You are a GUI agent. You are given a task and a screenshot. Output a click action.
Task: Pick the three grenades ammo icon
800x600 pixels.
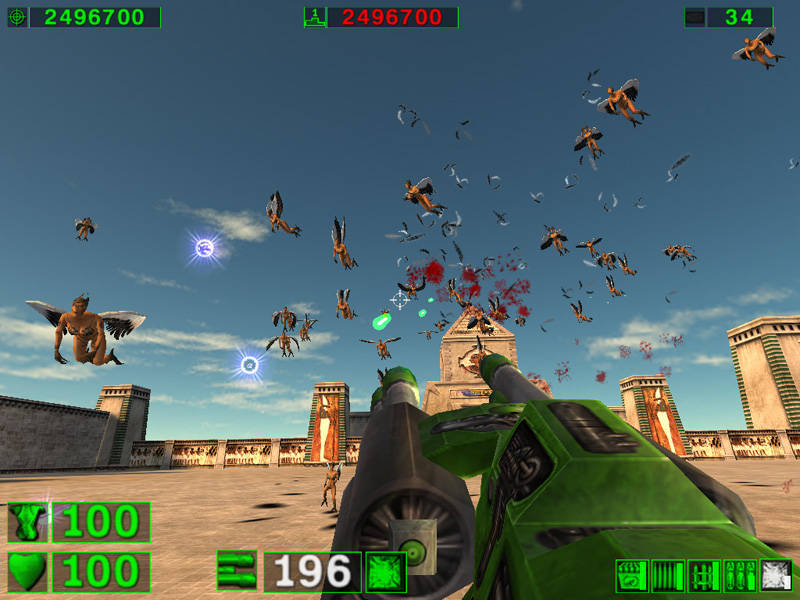click(x=740, y=576)
